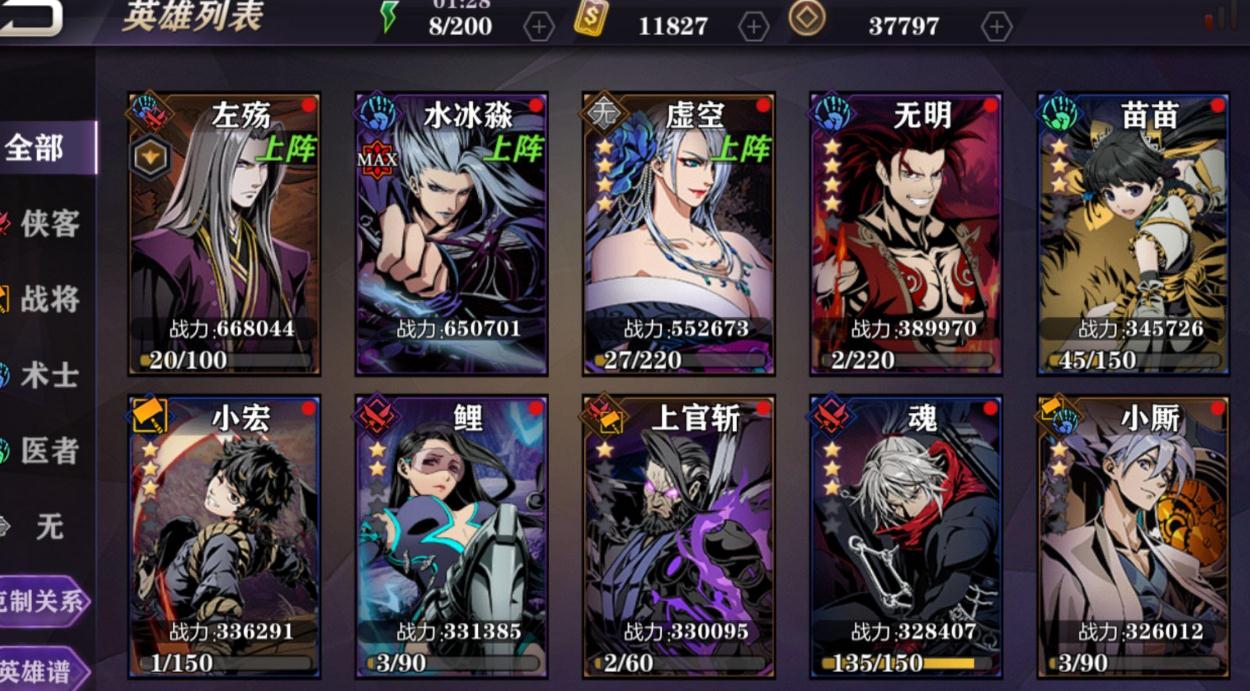Viewport: 1250px width, 691px height.
Task: Add more energy with the plus button
Action: (x=539, y=27)
